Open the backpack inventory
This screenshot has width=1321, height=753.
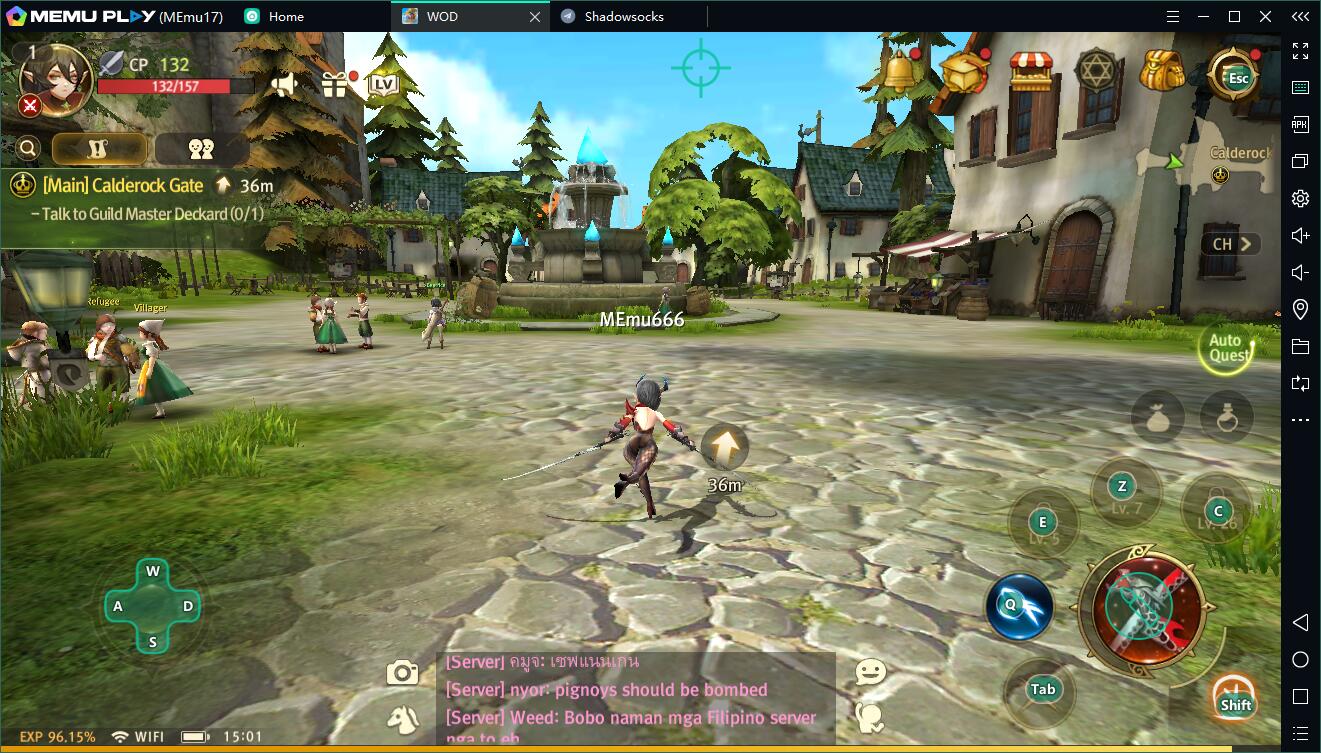coord(1161,71)
